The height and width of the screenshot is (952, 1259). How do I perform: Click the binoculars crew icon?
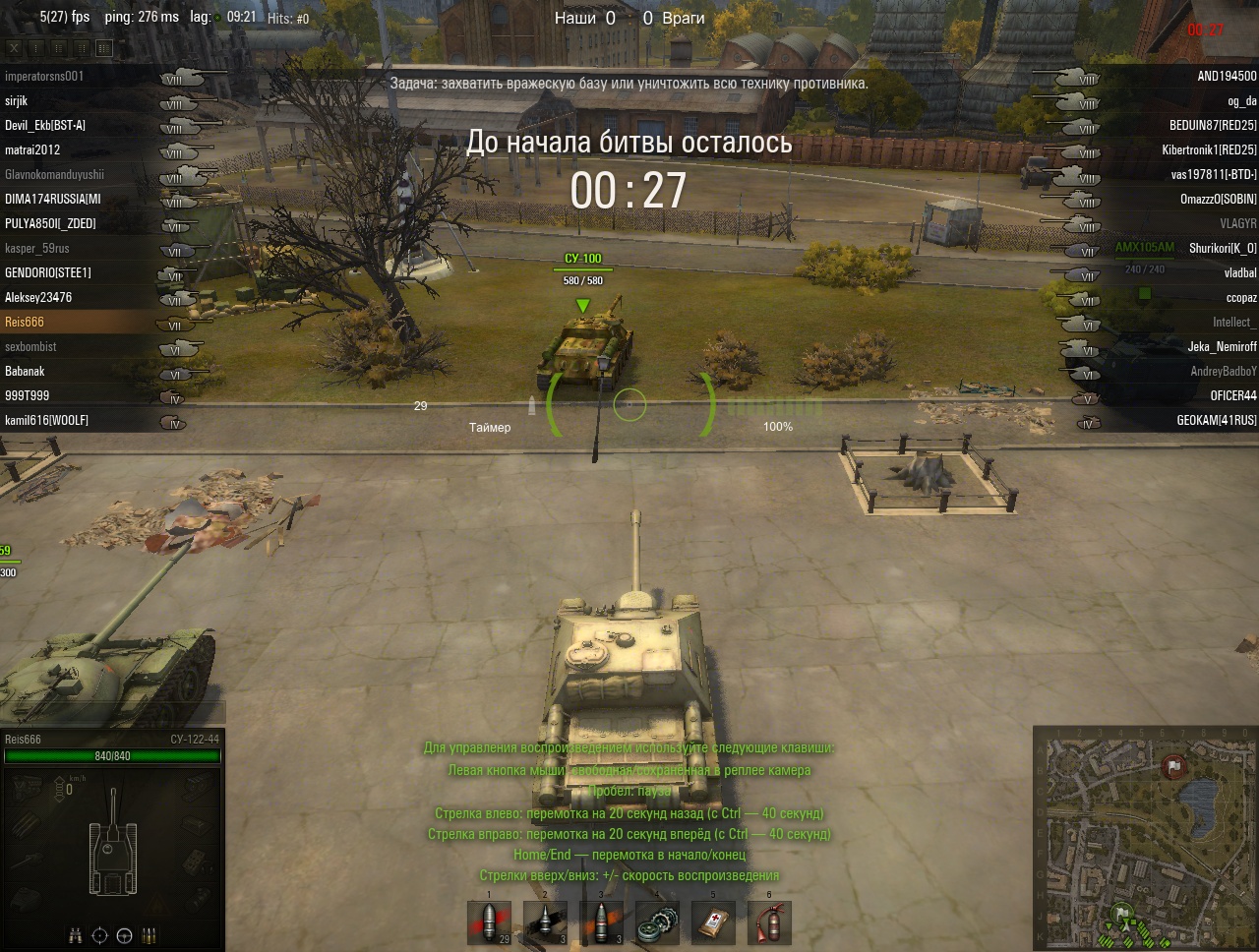click(x=75, y=935)
